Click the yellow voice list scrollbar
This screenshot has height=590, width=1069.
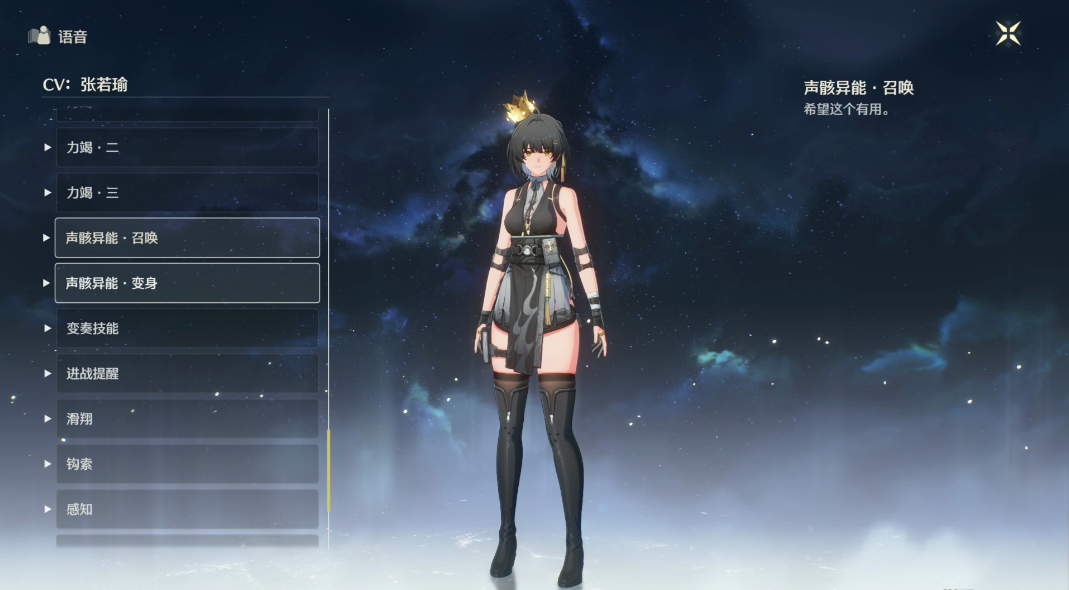point(328,470)
